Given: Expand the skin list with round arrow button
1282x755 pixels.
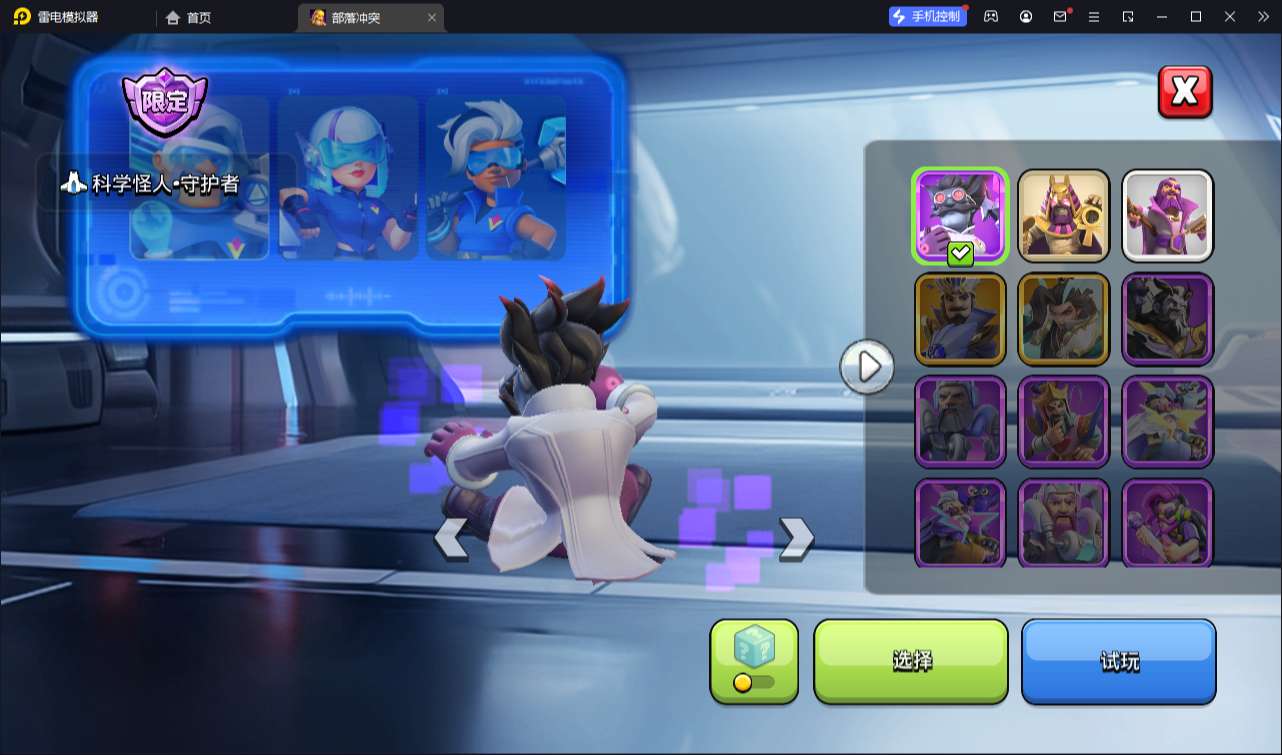Looking at the screenshot, I should pyautogui.click(x=867, y=367).
